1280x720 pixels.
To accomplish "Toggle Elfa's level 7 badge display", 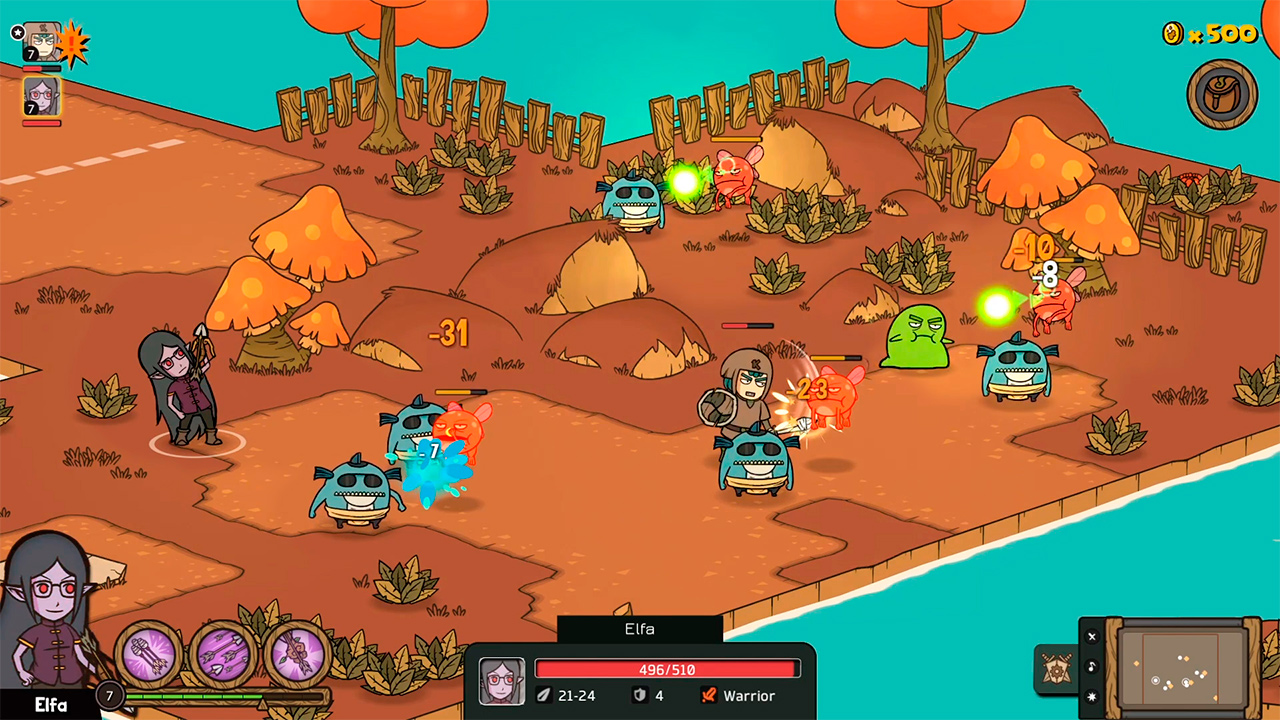I will point(108,694).
